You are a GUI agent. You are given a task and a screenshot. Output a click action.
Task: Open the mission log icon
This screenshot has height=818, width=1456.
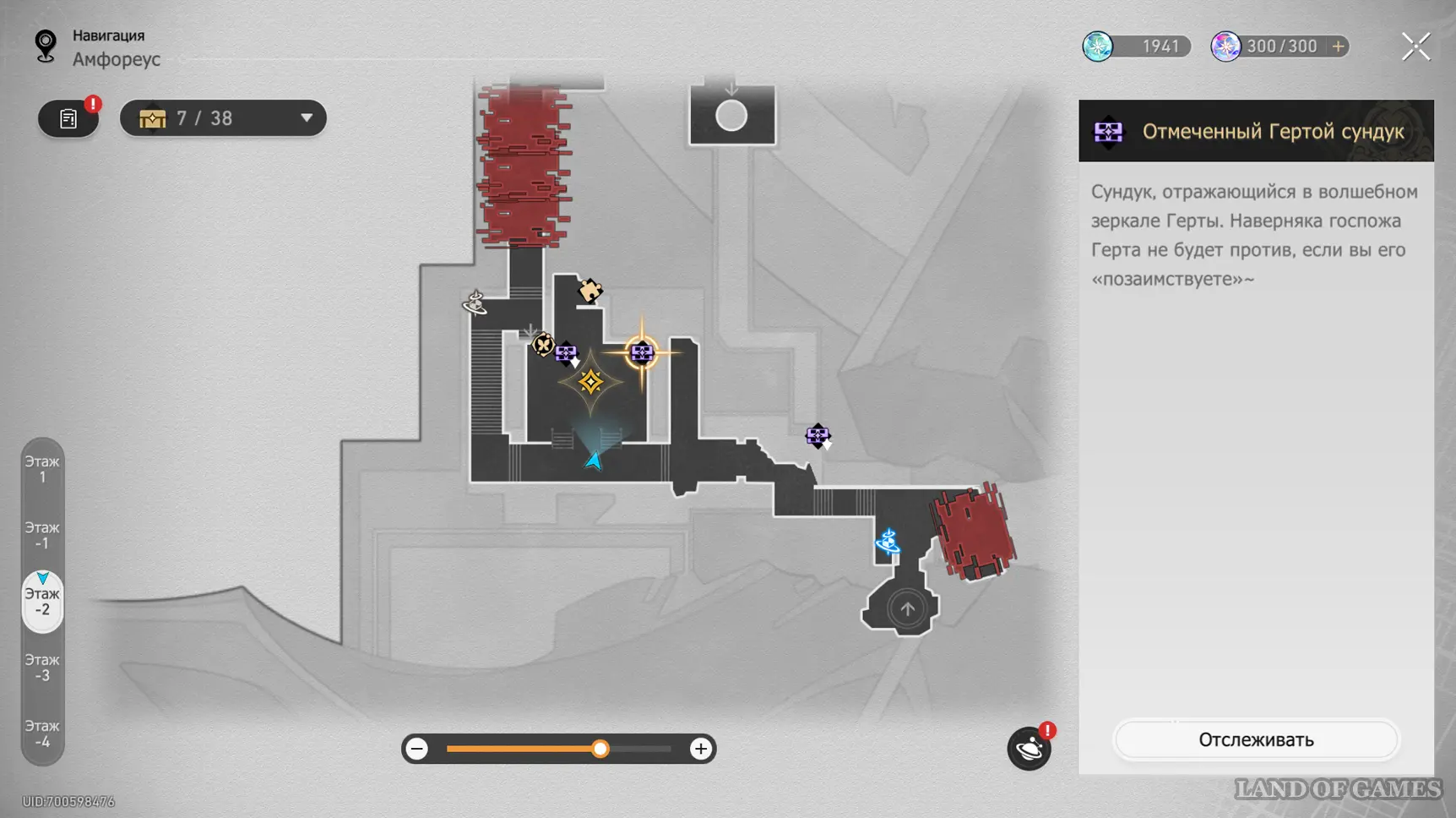[68, 118]
